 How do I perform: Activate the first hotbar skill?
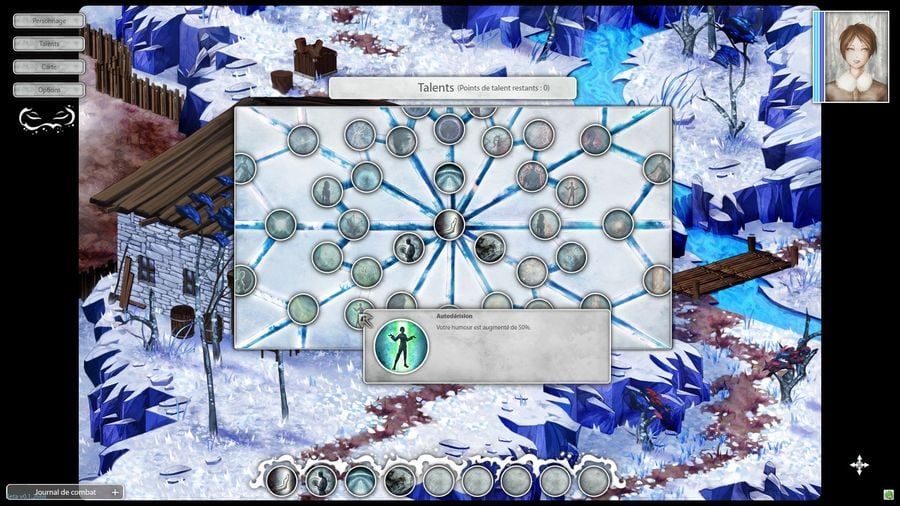[282, 481]
